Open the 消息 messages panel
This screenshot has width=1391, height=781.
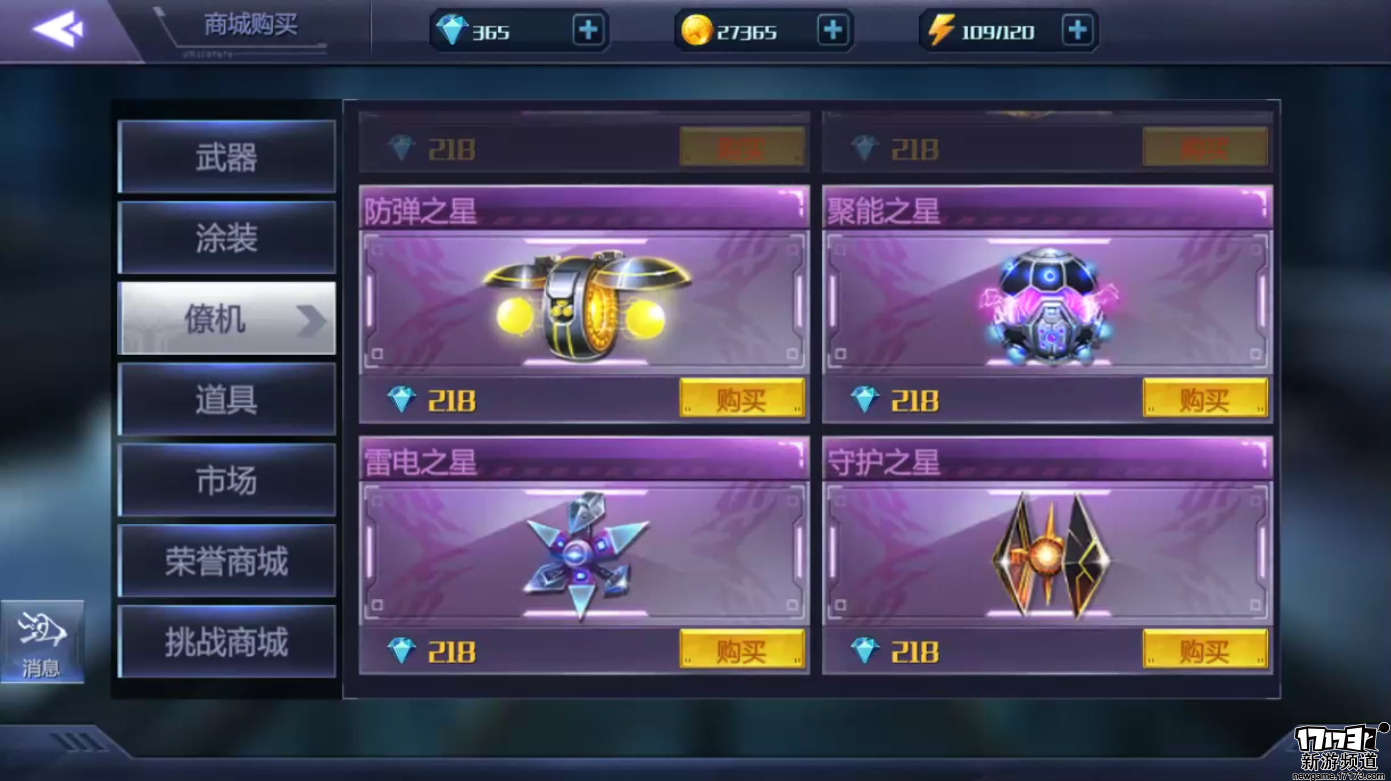coord(42,642)
